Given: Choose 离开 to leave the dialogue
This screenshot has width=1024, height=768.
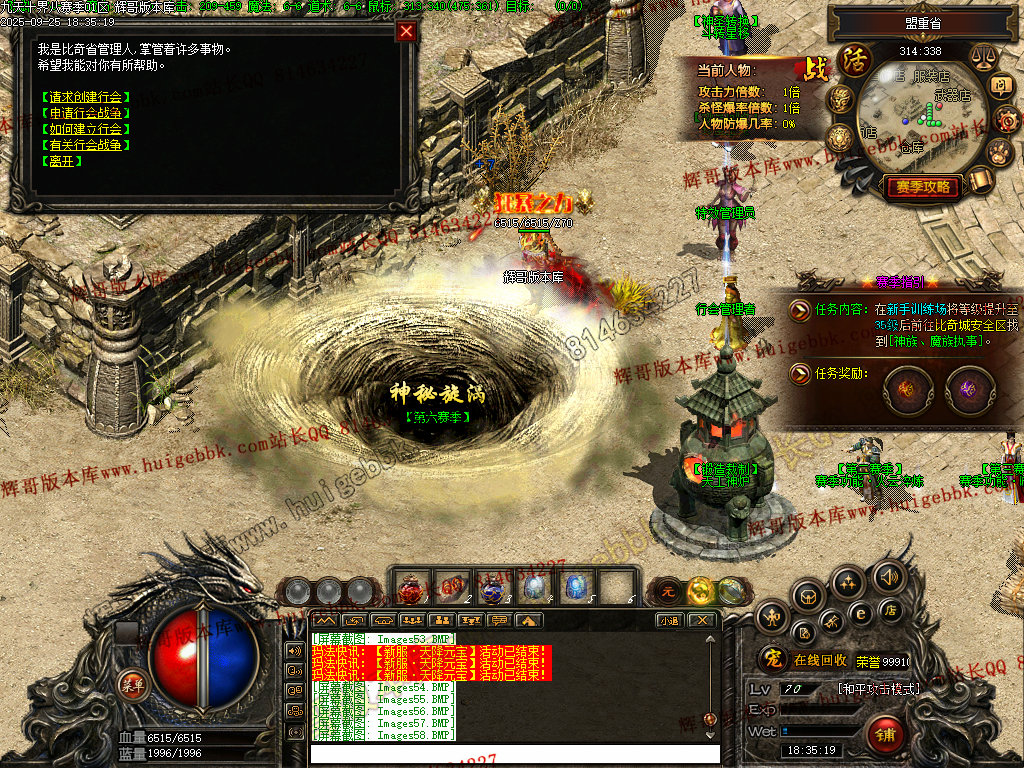Looking at the screenshot, I should click(60, 161).
